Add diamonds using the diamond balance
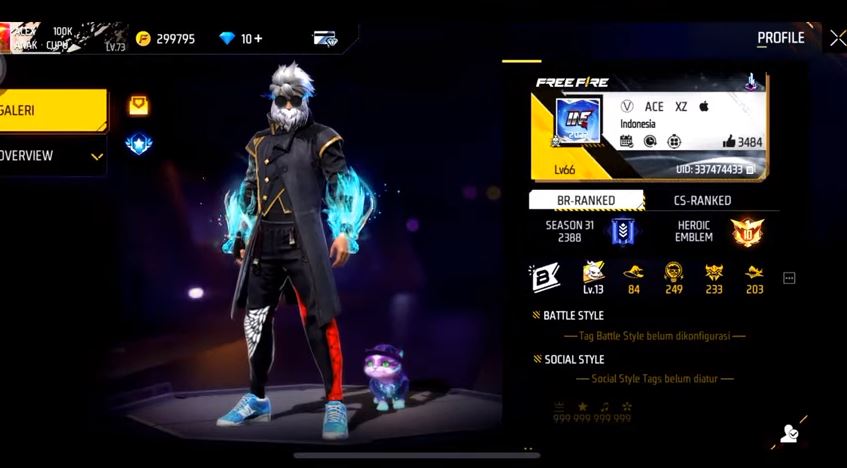The height and width of the screenshot is (468, 847). [241, 39]
